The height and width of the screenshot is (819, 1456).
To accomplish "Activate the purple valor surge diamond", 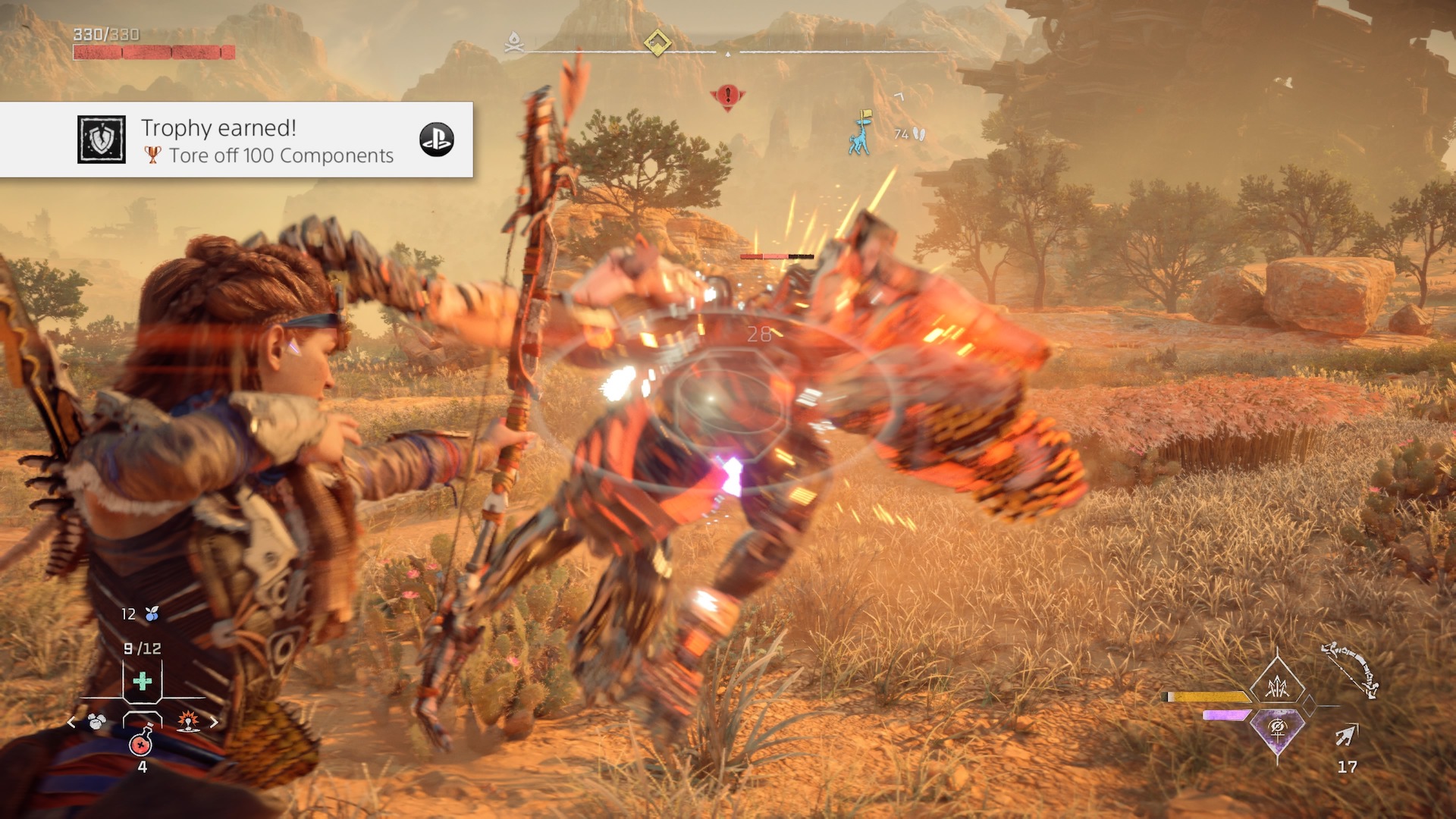I will 1277,730.
